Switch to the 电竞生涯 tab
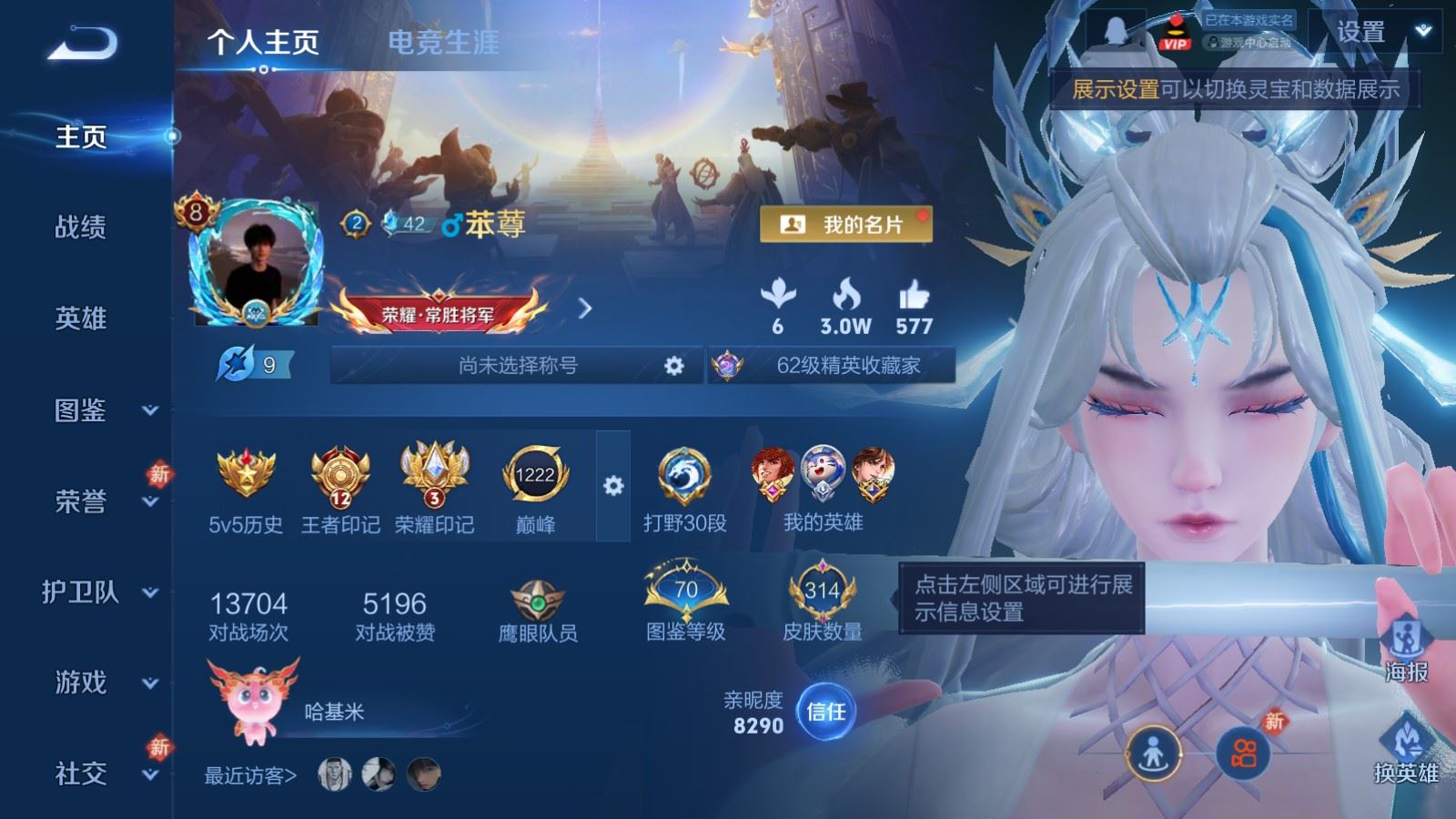The height and width of the screenshot is (819, 1456). tap(443, 42)
